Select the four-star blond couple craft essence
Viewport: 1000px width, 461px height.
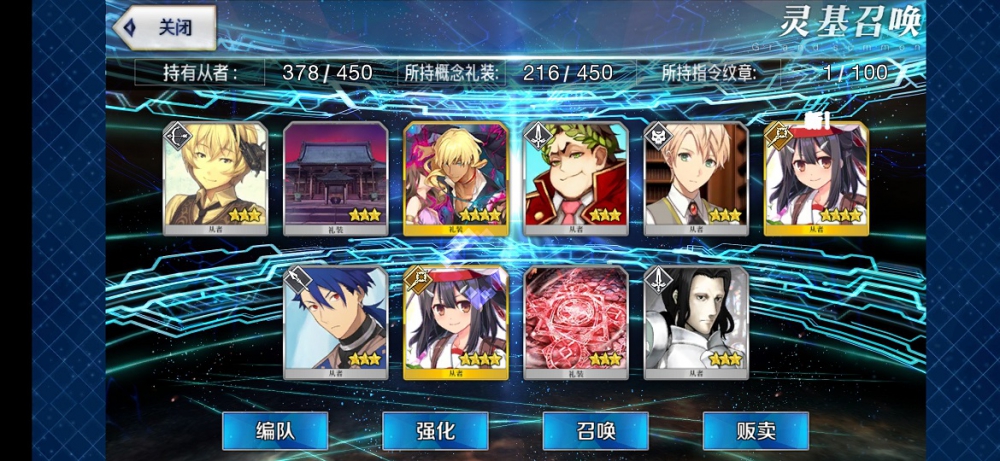tap(455, 177)
